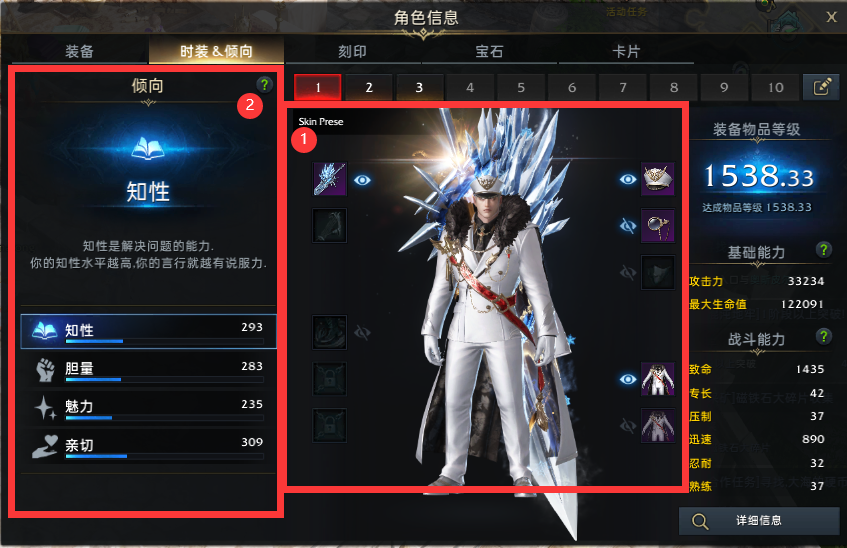The height and width of the screenshot is (548, 847).
Task: Switch to skin preset 5
Action: tap(522, 87)
